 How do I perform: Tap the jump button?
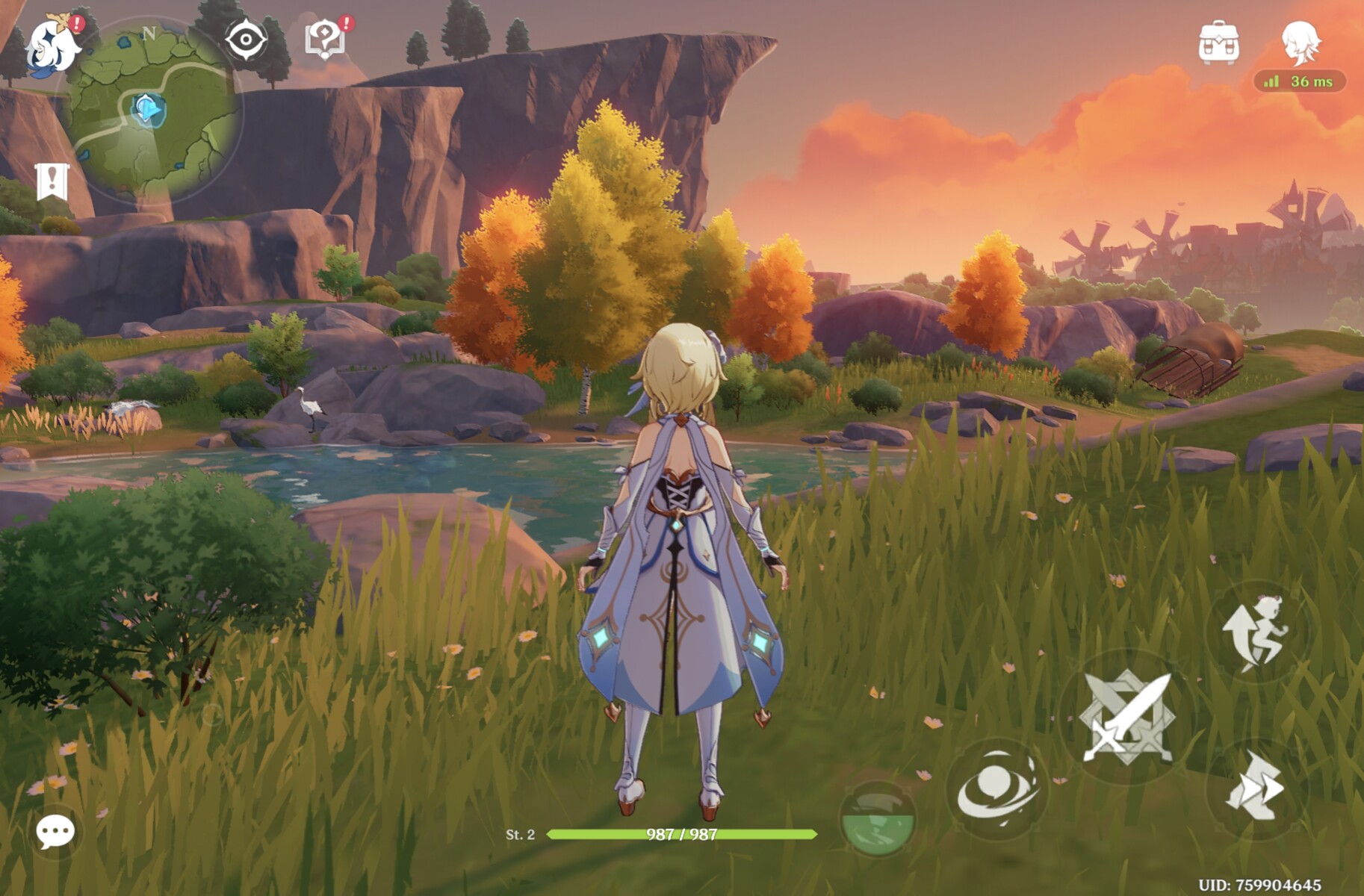coord(1258,632)
